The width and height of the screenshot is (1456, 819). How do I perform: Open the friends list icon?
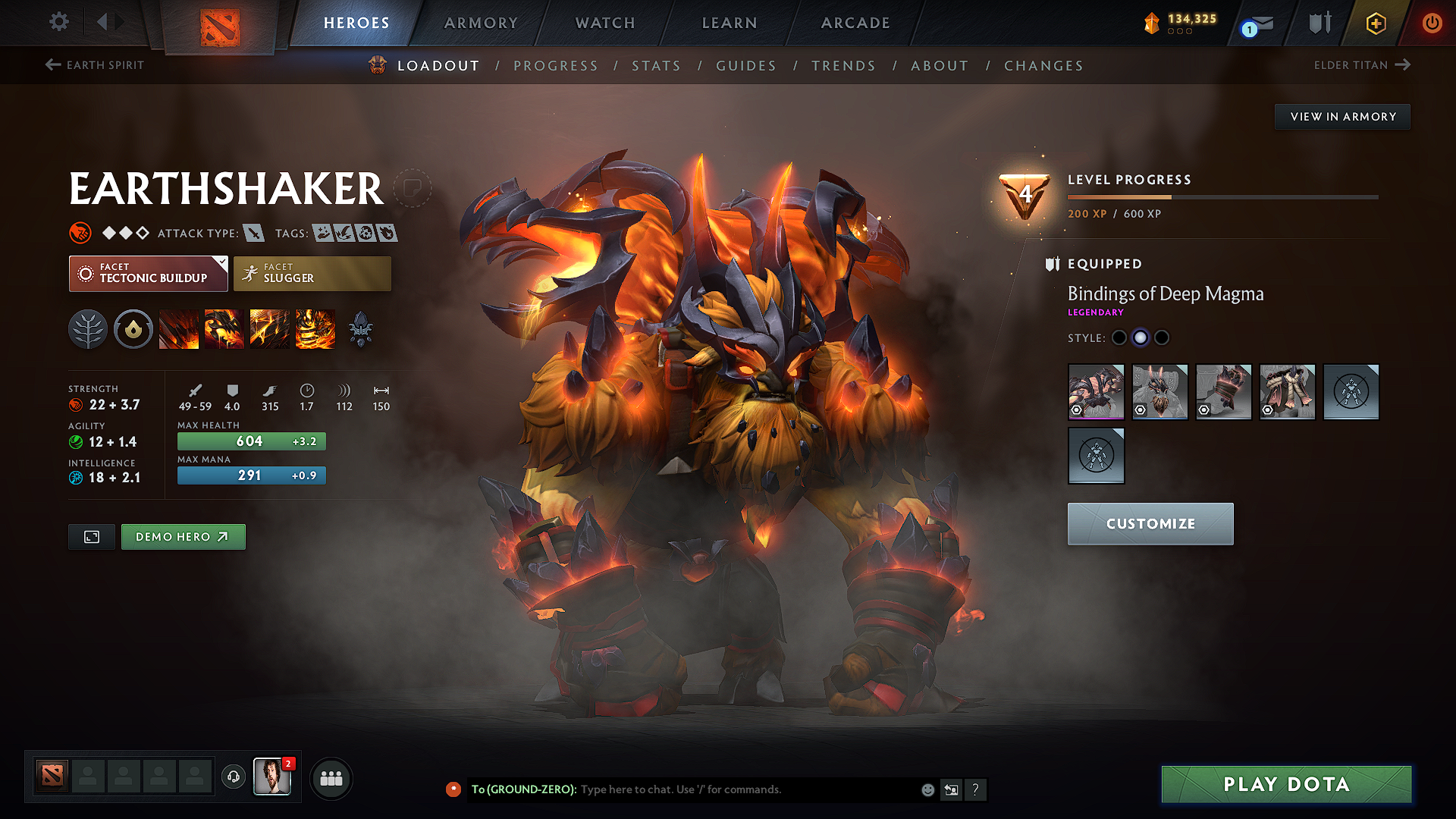[331, 778]
